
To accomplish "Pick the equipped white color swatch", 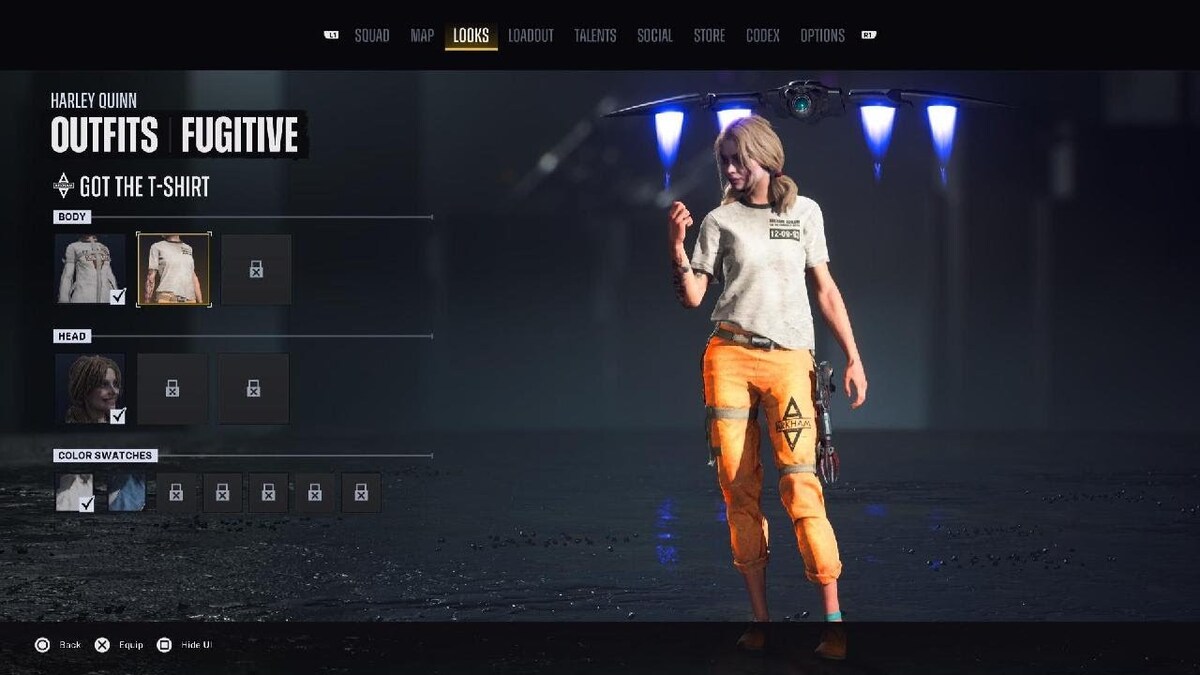I will pos(75,492).
